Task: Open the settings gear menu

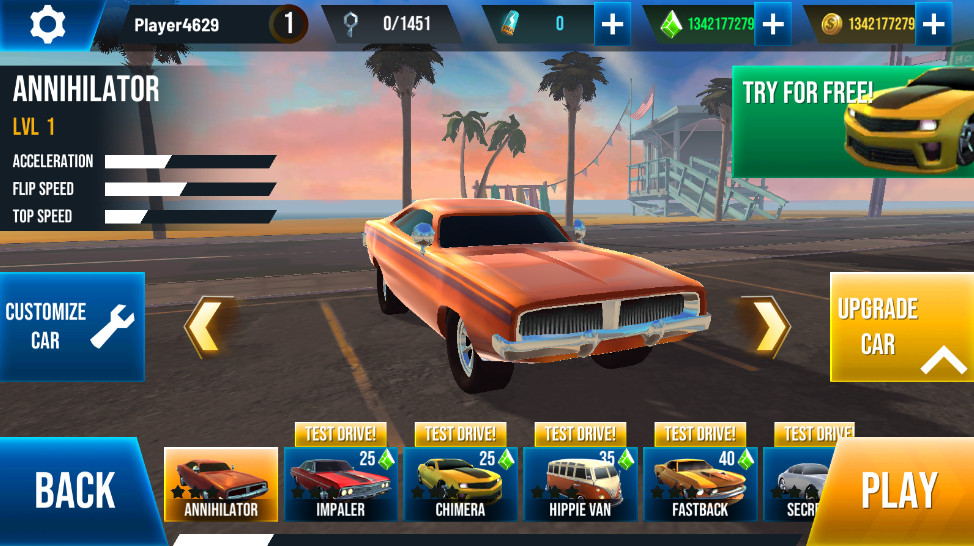Action: (x=47, y=24)
